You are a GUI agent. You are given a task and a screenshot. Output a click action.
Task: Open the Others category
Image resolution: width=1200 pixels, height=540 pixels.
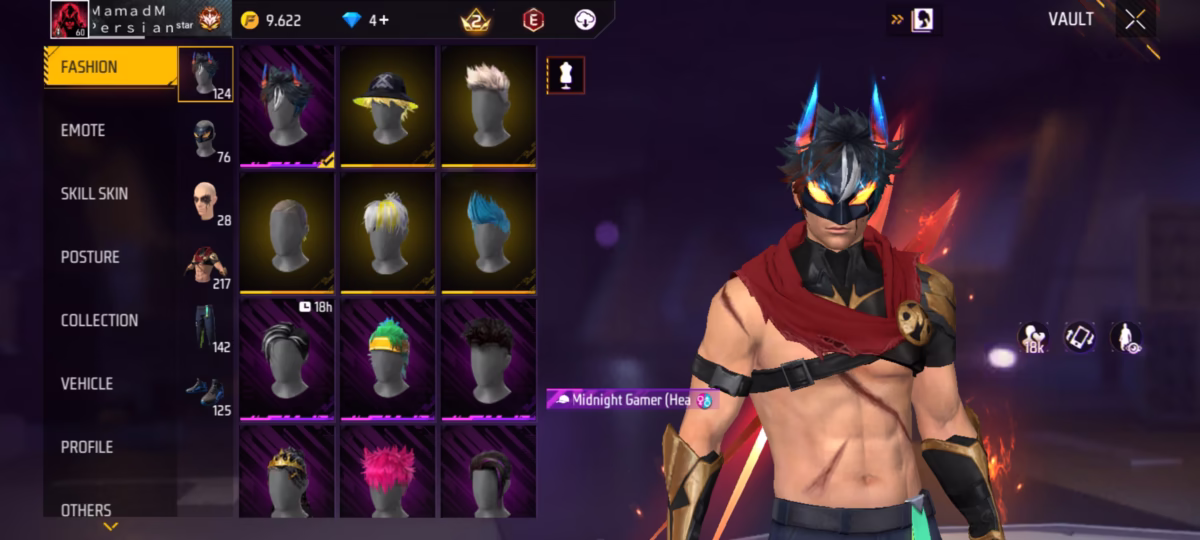click(110, 510)
